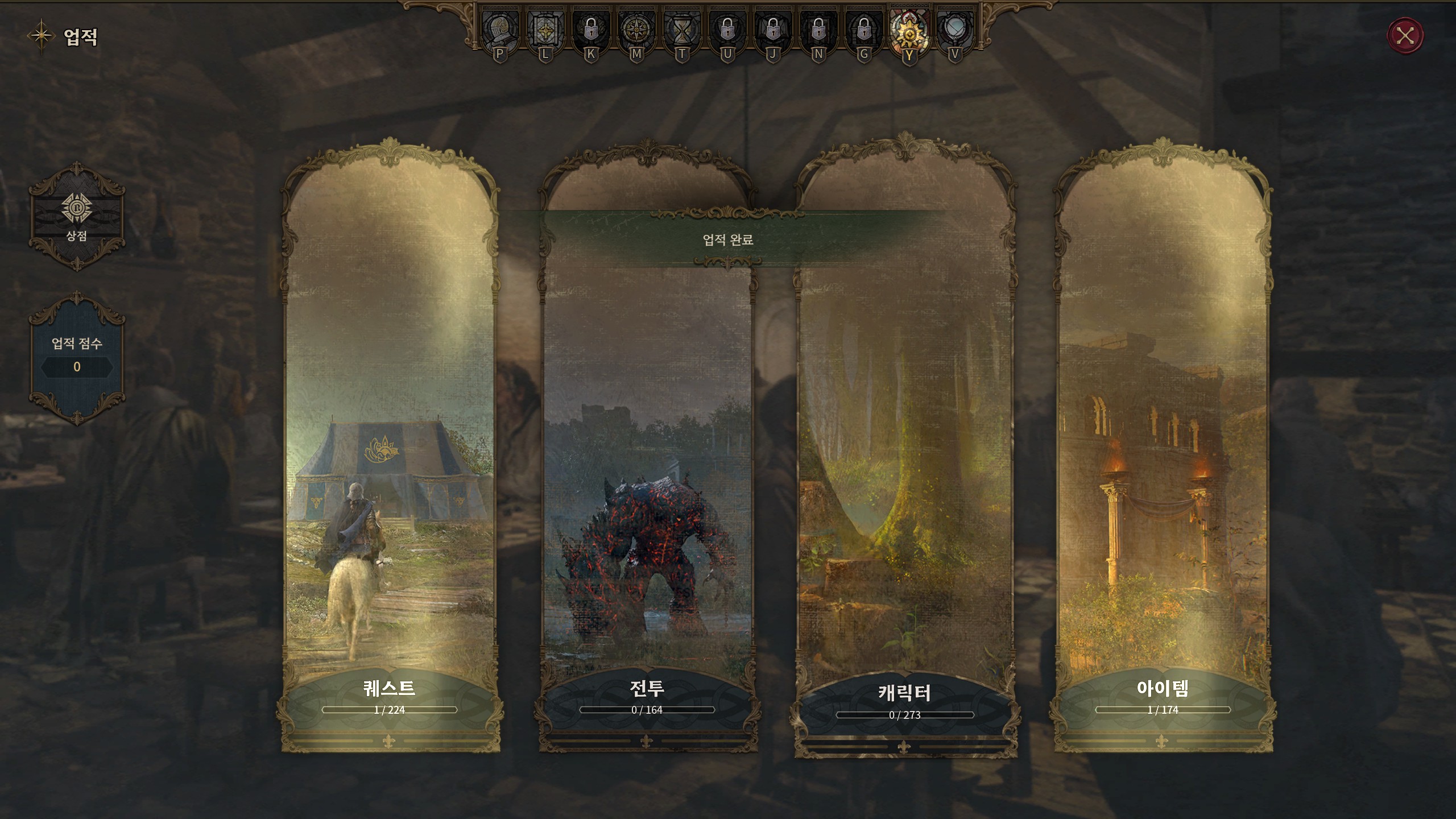This screenshot has width=1456, height=819.
Task: Select the hourglass tab
Action: click(x=681, y=30)
